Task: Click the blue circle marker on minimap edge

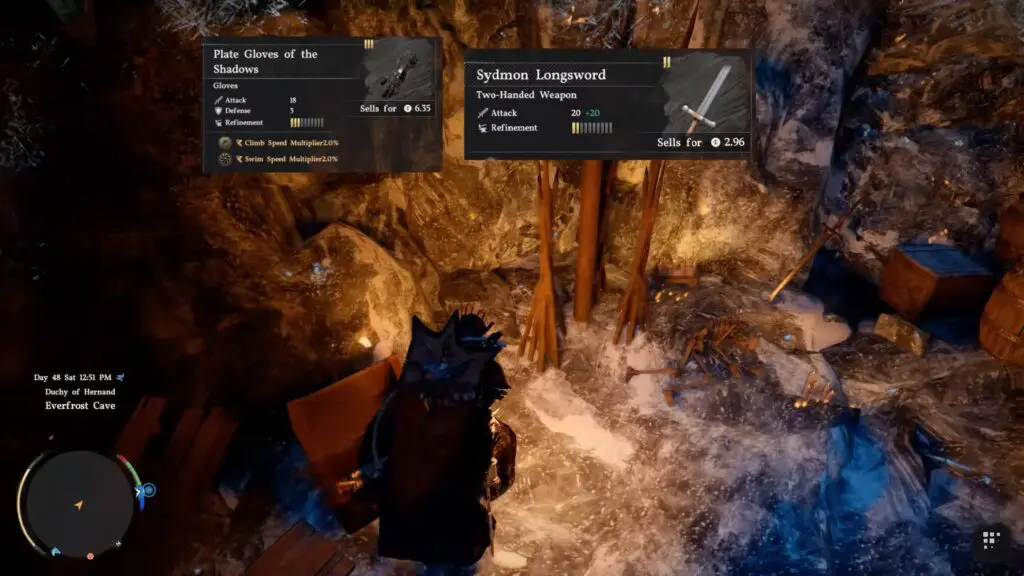Action: (148, 490)
